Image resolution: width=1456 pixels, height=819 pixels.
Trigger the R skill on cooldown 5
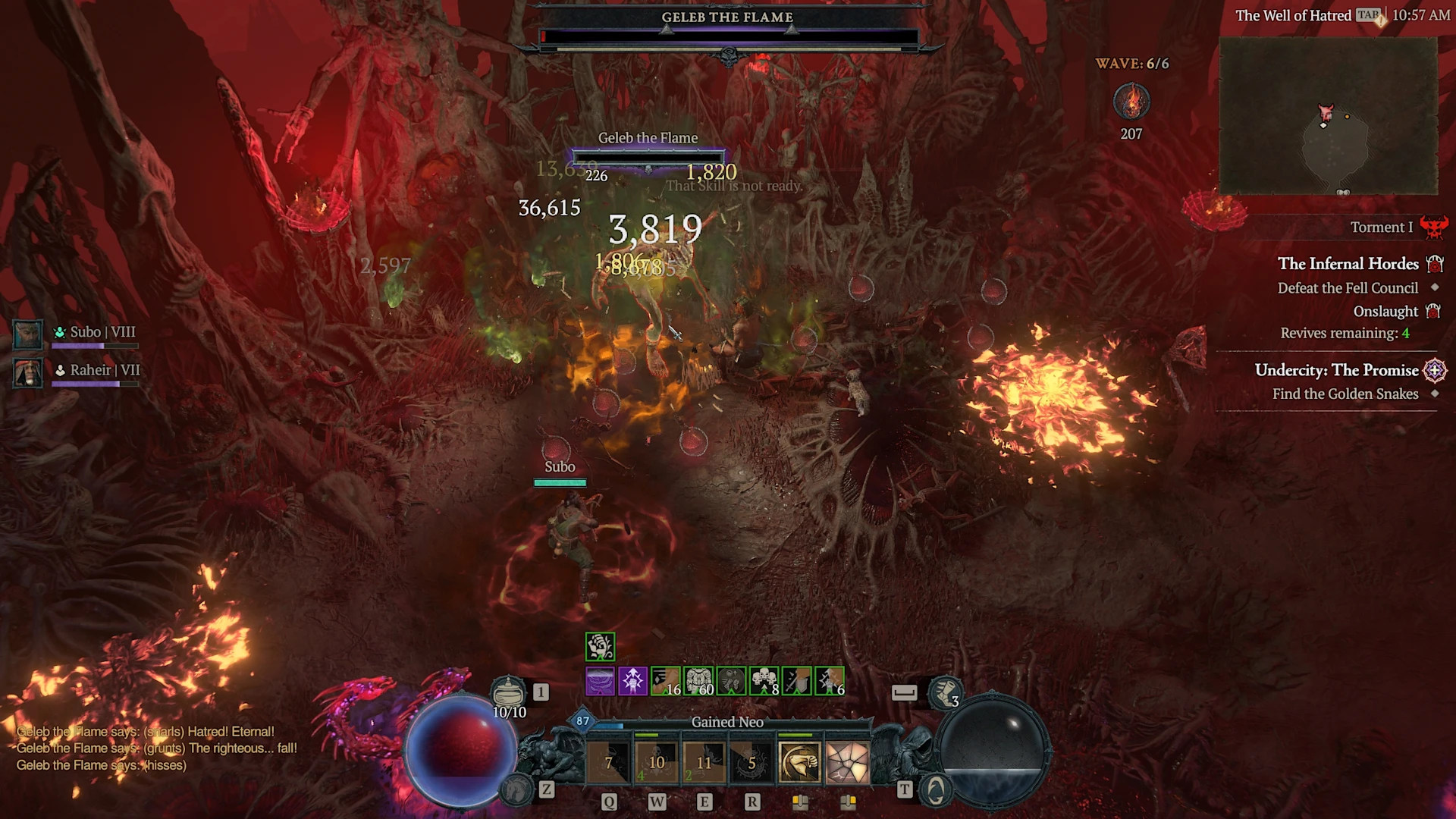(x=752, y=763)
